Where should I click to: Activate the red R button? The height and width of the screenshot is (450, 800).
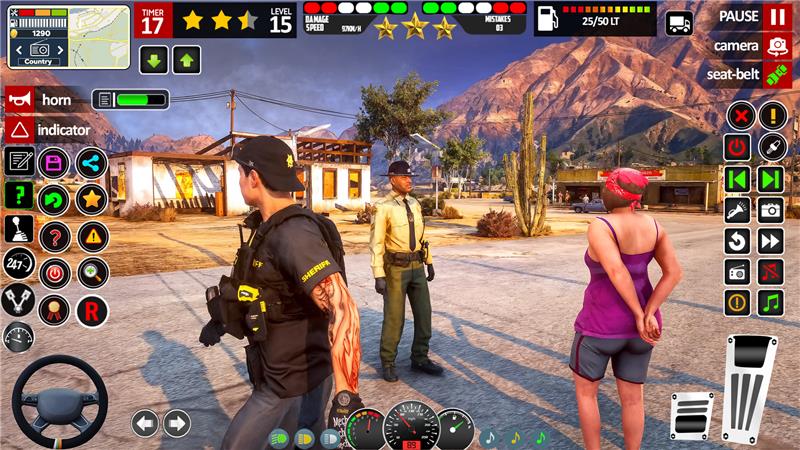pos(92,309)
